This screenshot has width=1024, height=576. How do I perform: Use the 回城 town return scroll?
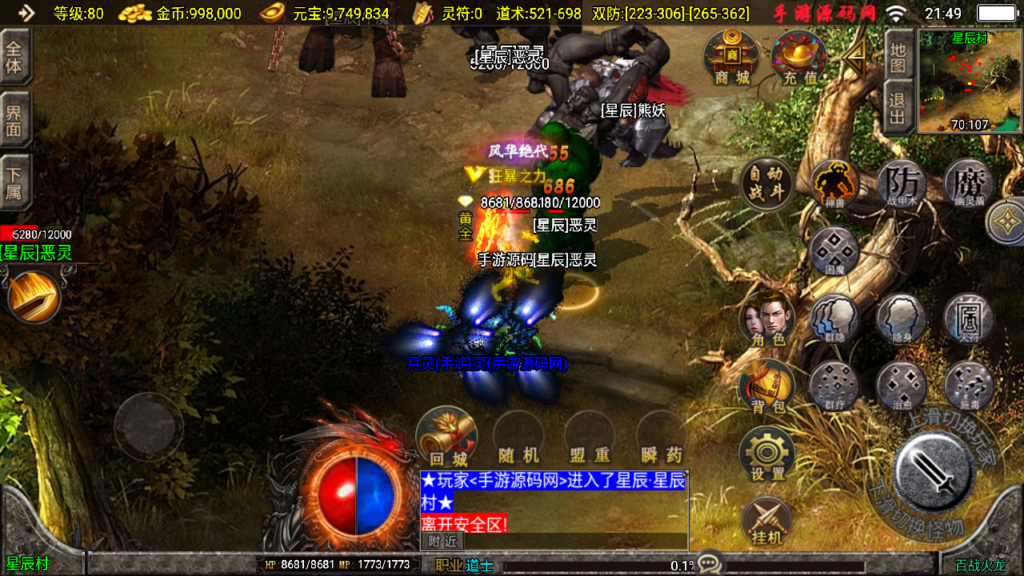pyautogui.click(x=444, y=435)
